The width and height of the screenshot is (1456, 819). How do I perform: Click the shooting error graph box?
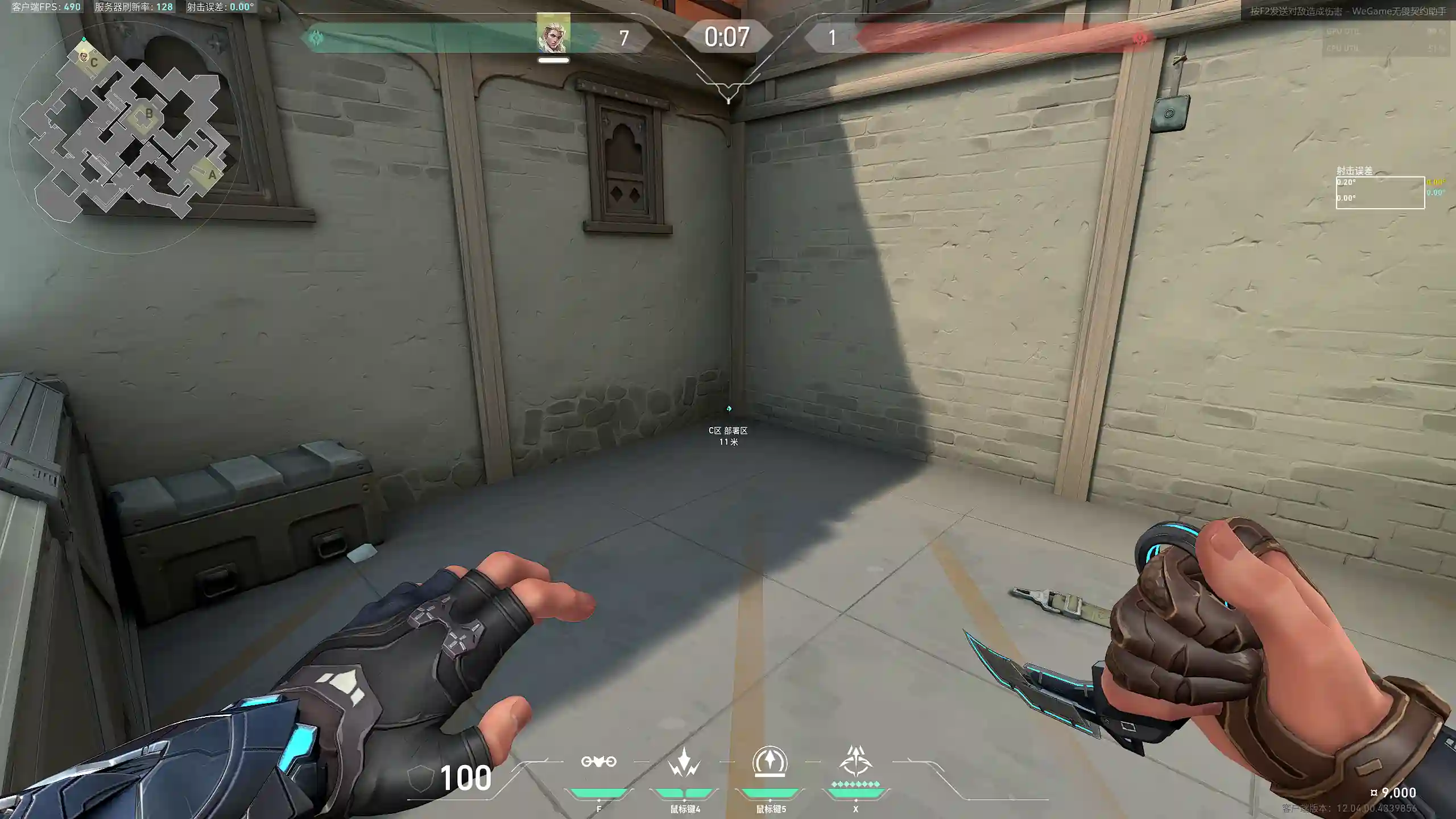click(1380, 193)
